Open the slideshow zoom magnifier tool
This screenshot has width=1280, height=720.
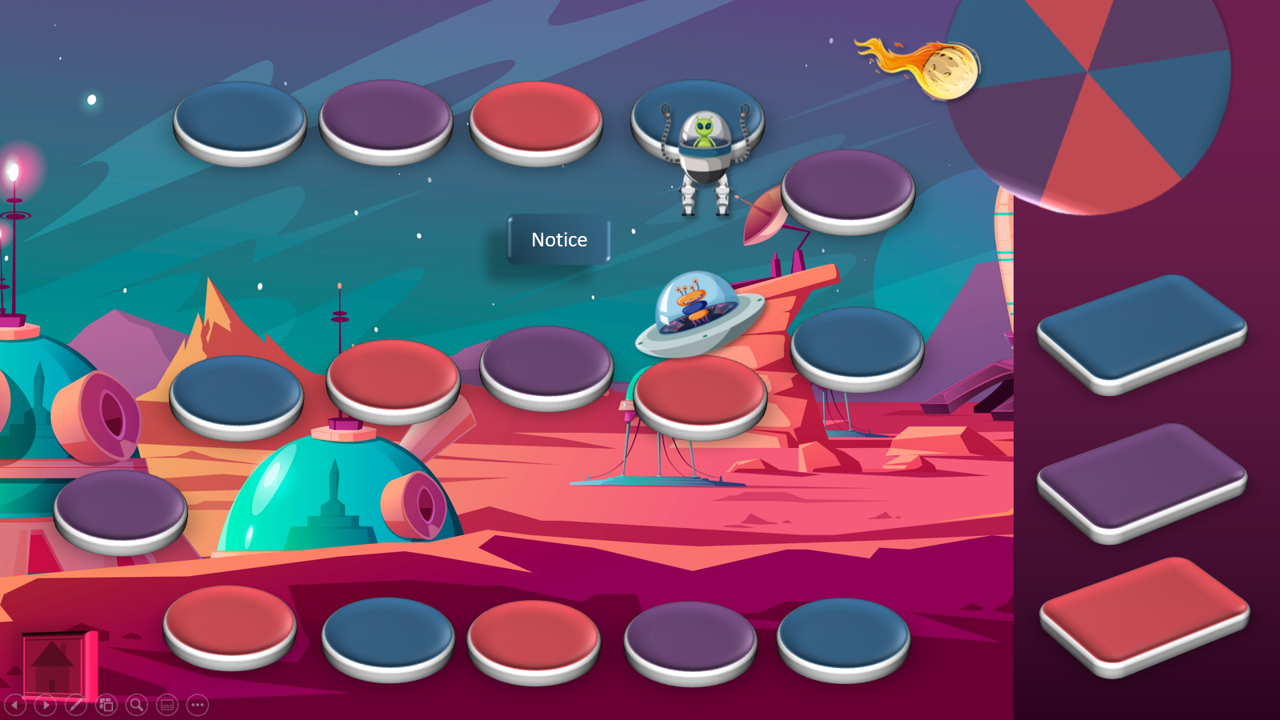point(136,705)
